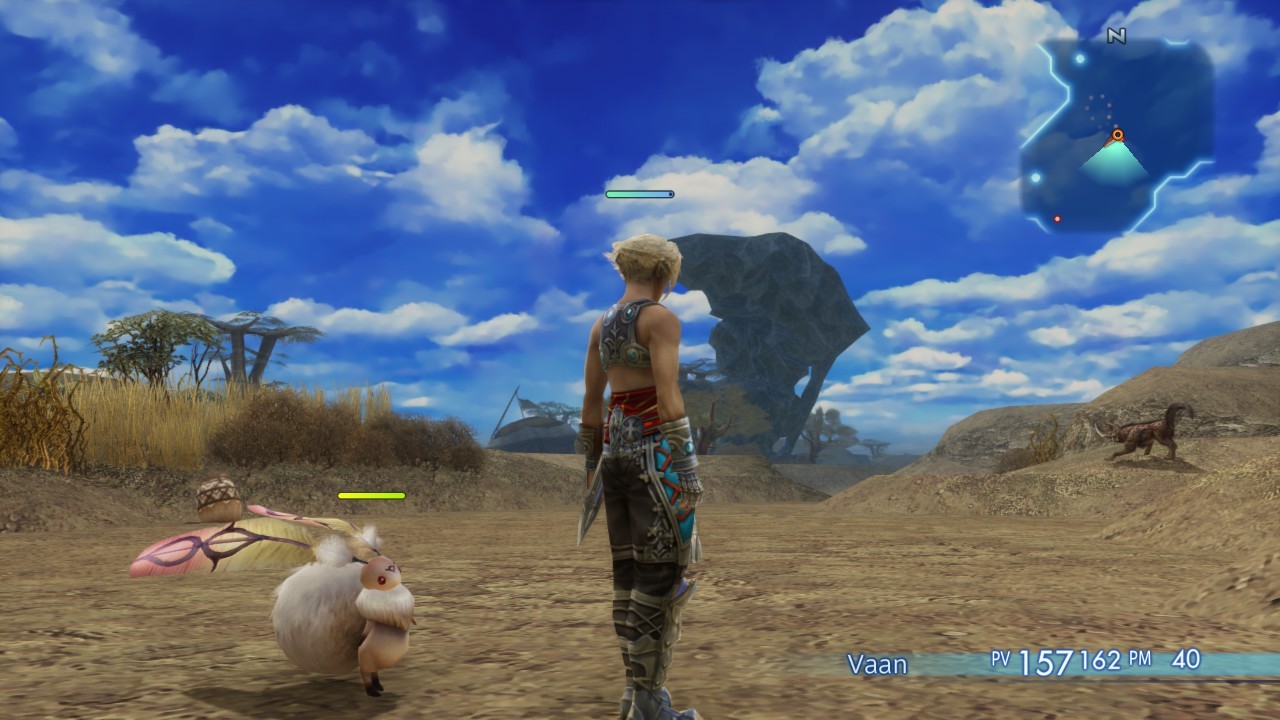The width and height of the screenshot is (1280, 720).
Task: Open the minimap in the corner
Action: [1116, 135]
